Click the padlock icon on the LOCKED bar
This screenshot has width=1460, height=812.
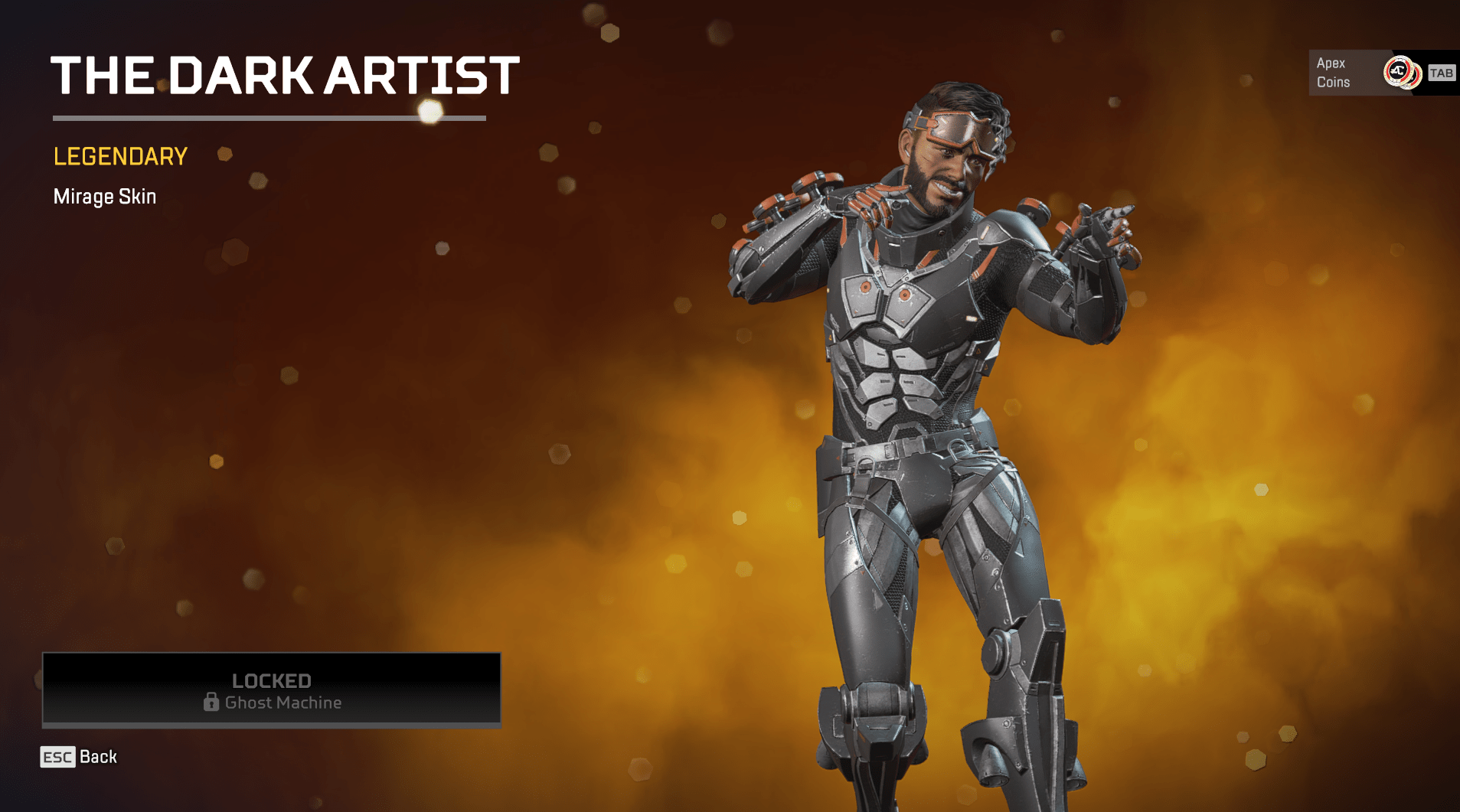212,703
